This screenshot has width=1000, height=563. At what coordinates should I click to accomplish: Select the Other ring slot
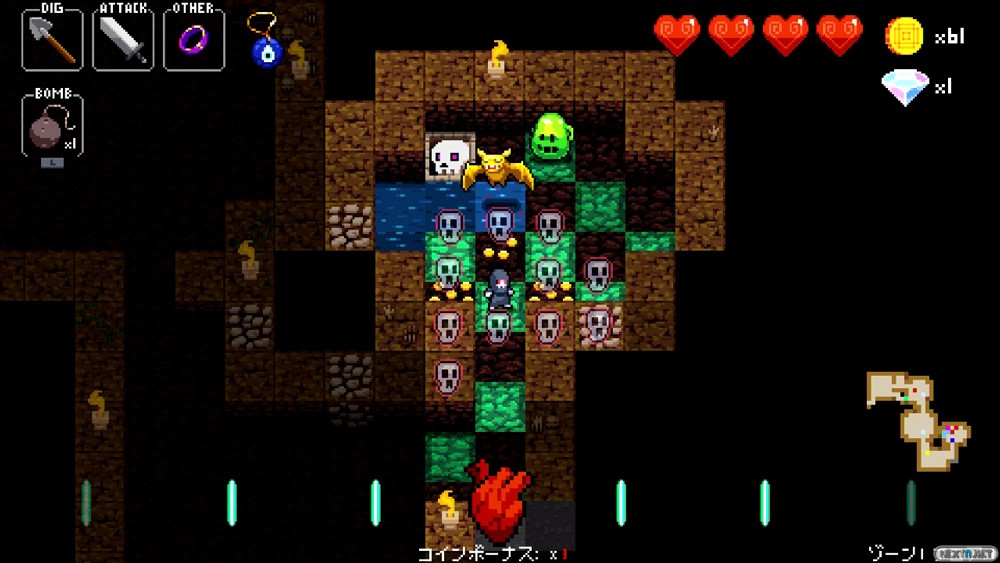tap(194, 40)
